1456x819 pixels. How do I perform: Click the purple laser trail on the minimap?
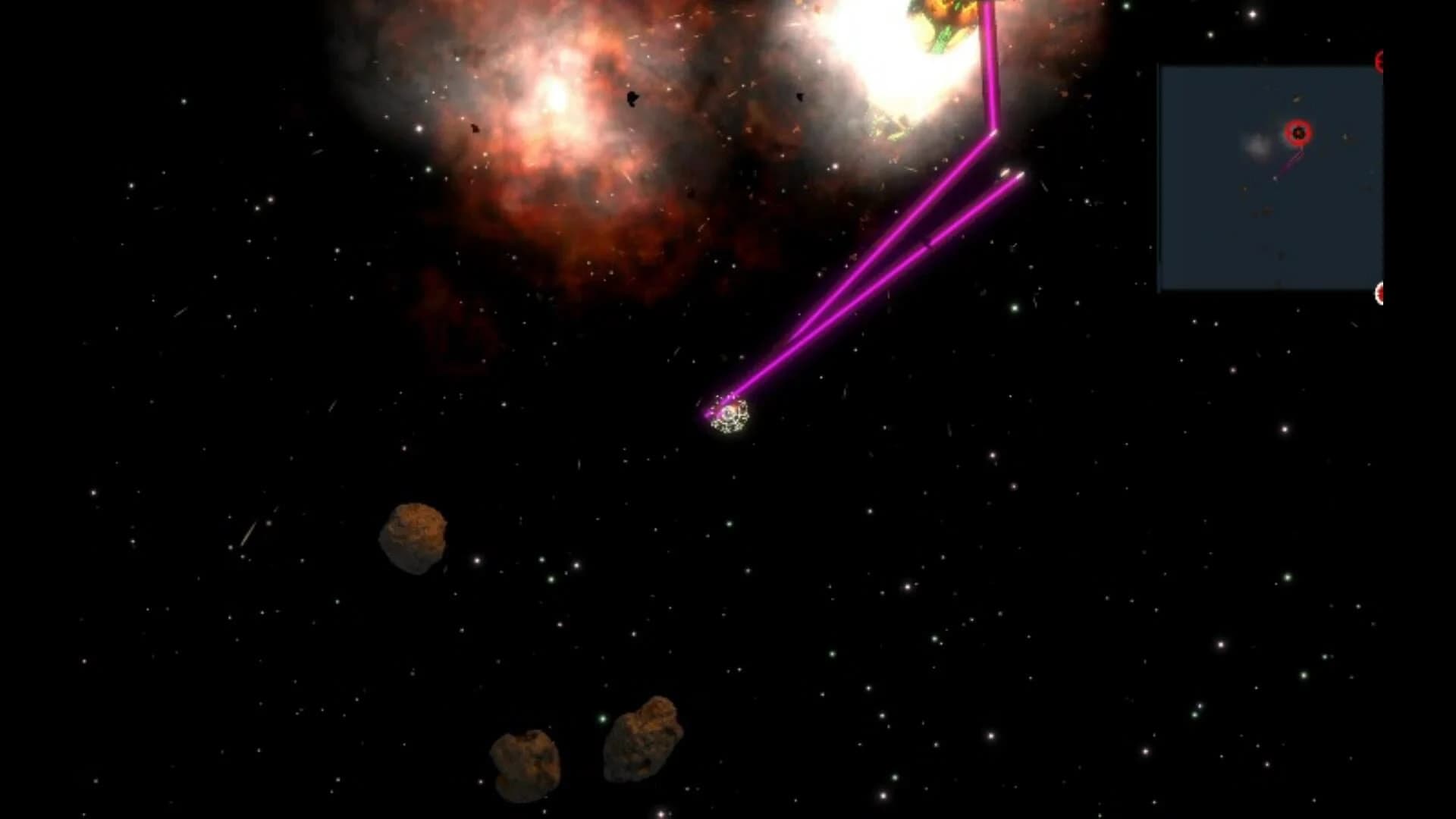[x=1289, y=161]
